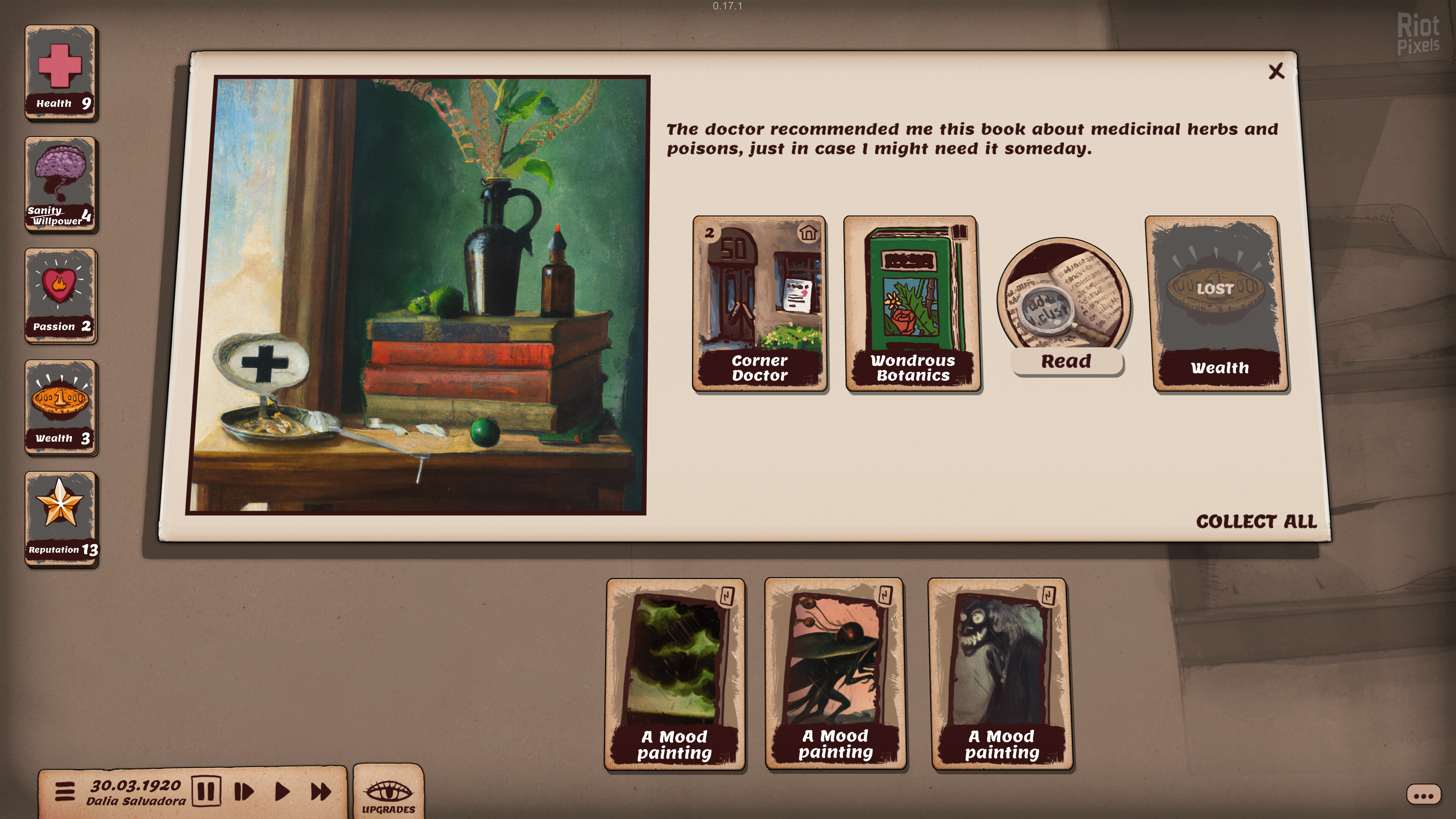Collect all rewards with COLLECT ALL
Screen dimensions: 1456x819
[x=1256, y=521]
